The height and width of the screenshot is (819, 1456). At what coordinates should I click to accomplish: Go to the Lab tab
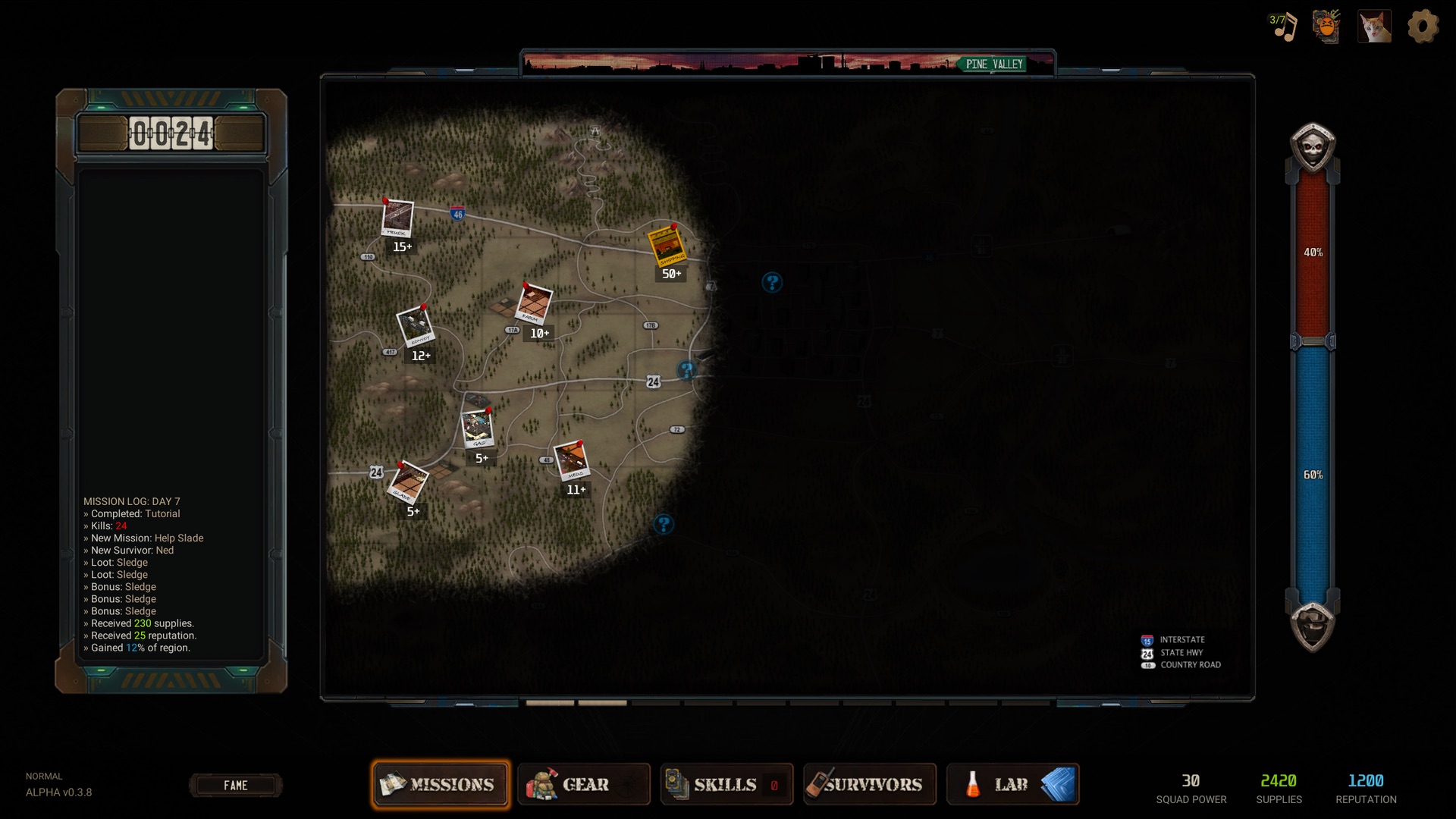1012,784
